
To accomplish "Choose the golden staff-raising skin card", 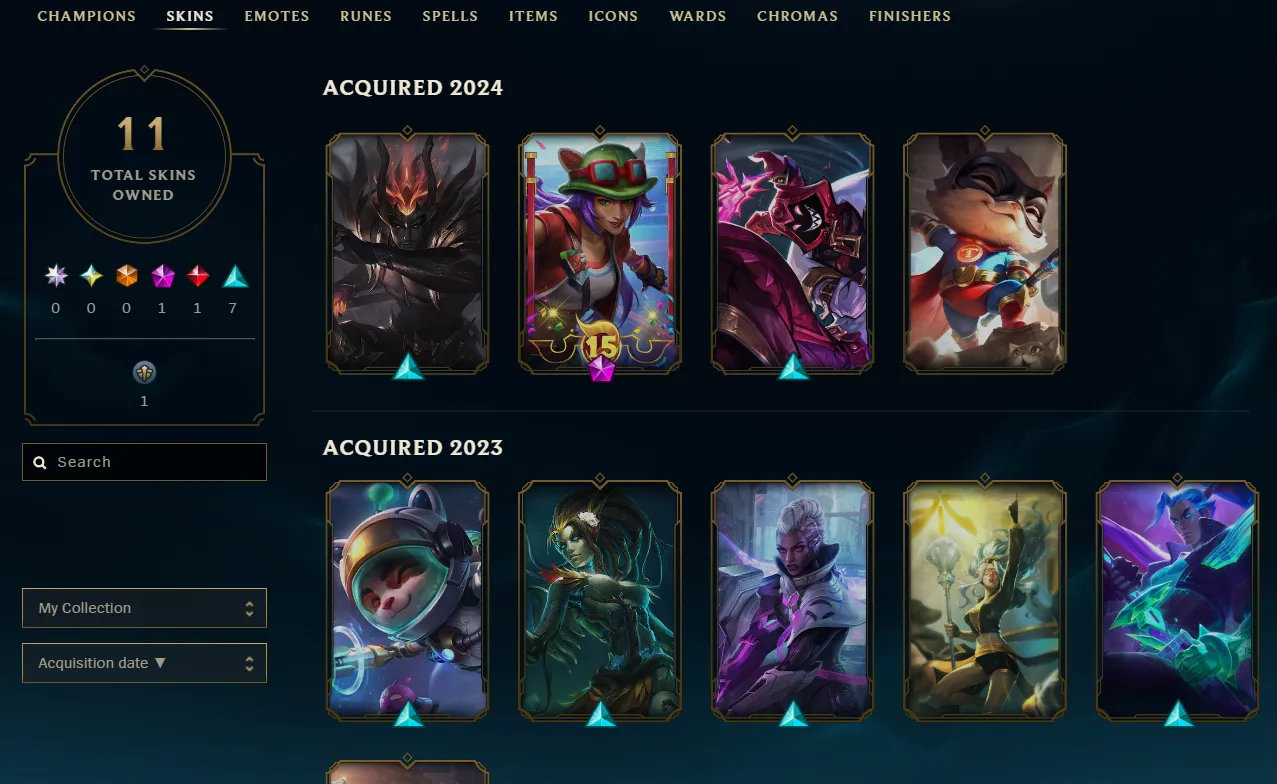I will pos(985,598).
